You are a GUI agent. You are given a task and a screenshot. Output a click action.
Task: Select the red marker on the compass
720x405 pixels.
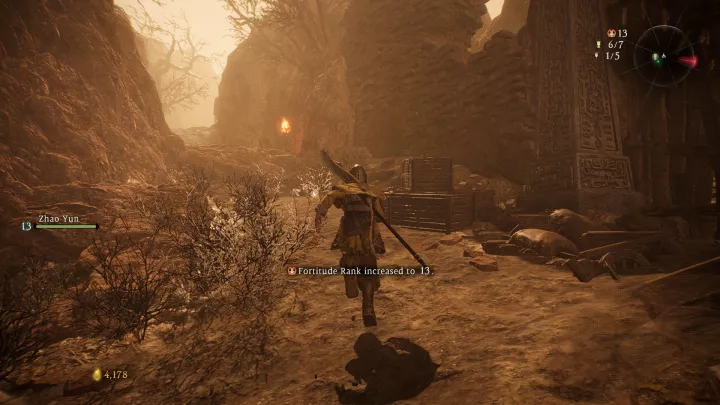coord(687,61)
